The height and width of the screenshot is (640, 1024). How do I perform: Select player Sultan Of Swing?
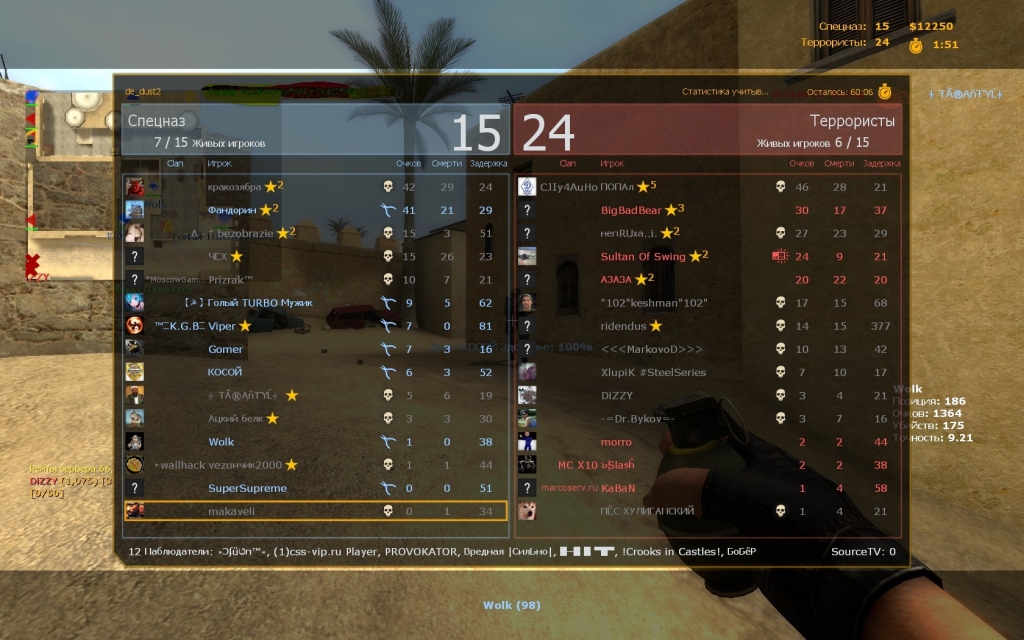pyautogui.click(x=643, y=256)
